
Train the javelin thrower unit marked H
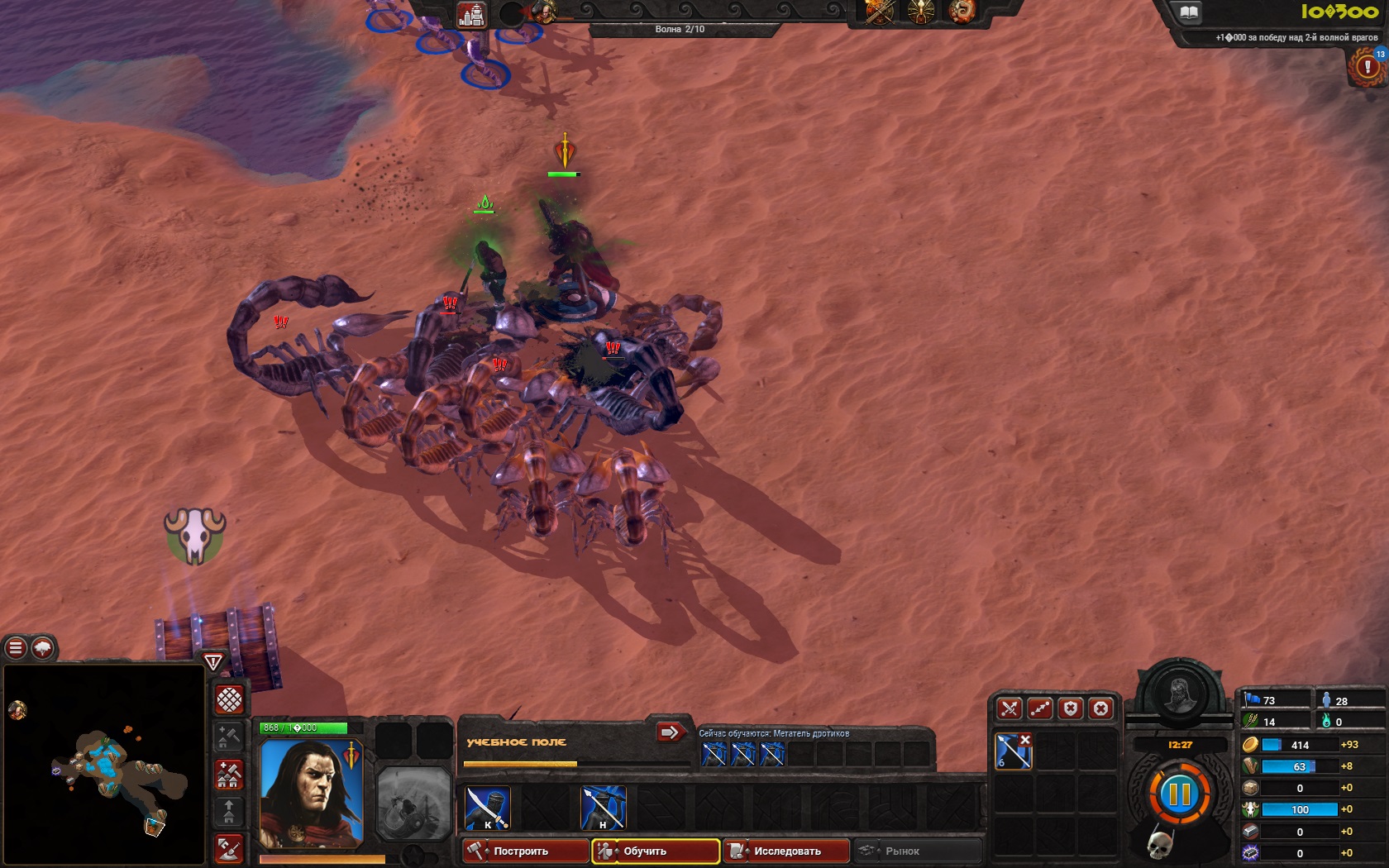pos(603,808)
